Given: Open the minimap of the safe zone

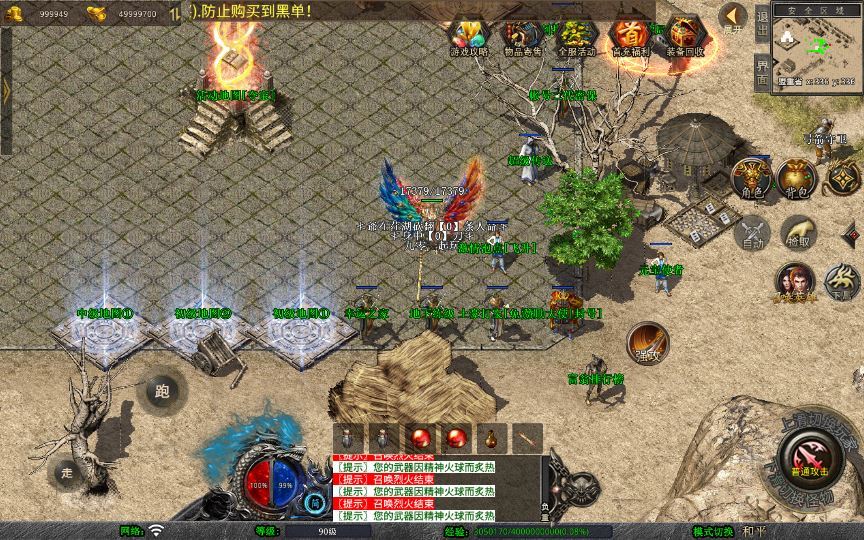Looking at the screenshot, I should coord(817,50).
